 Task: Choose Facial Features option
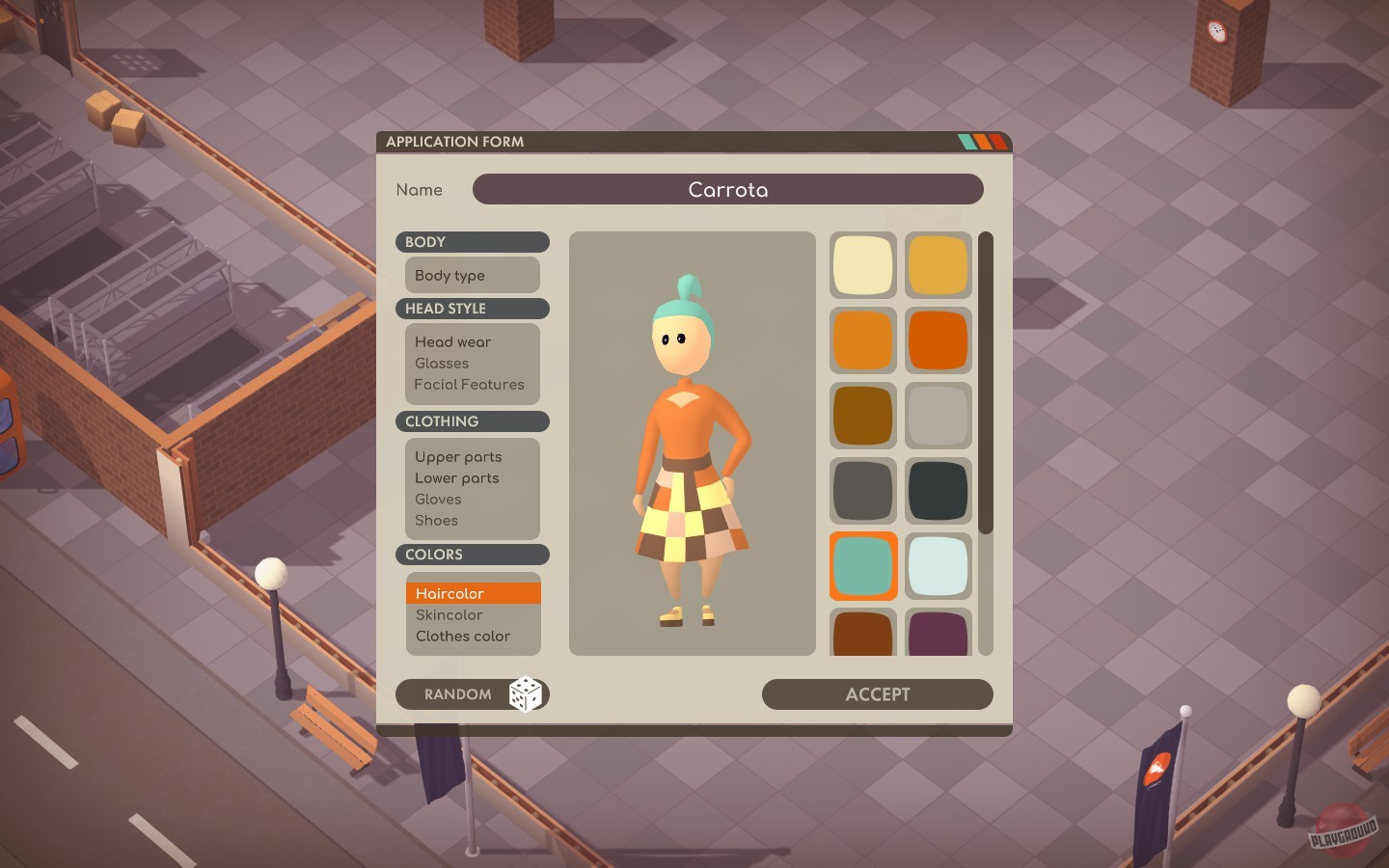coord(469,384)
